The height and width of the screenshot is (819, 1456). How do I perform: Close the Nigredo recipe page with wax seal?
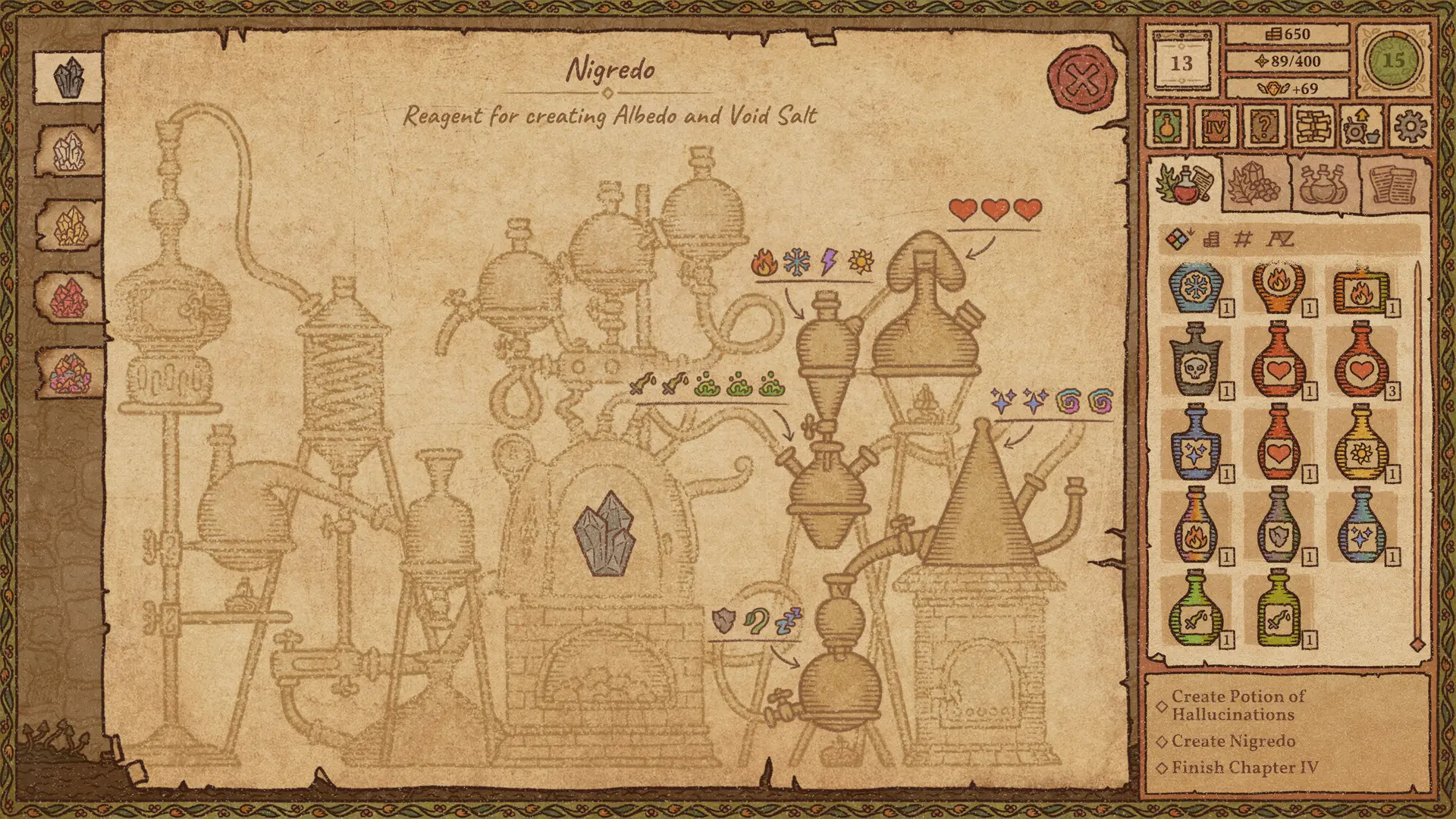point(1080,78)
